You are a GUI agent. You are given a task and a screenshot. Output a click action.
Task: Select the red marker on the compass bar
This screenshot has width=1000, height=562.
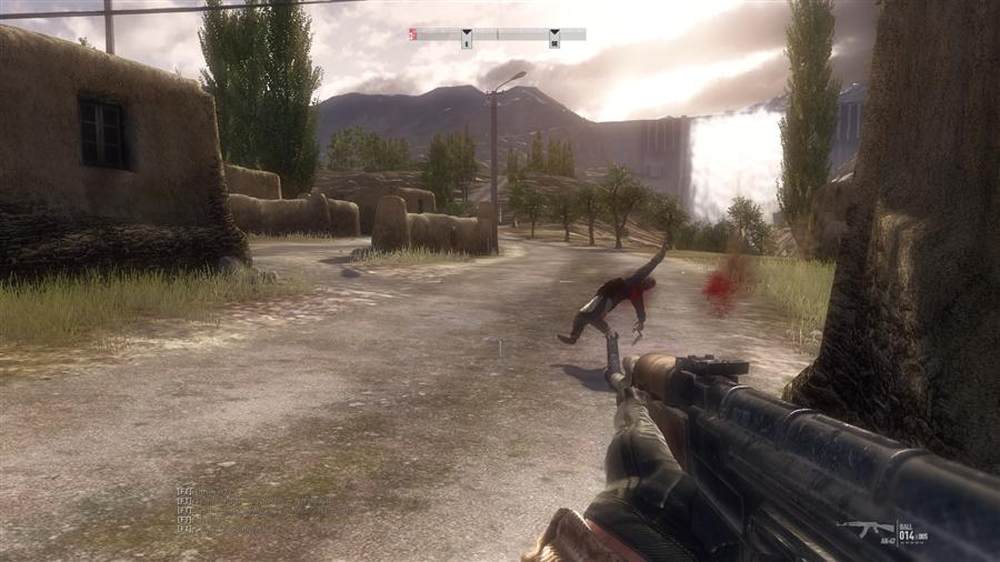coord(412,34)
